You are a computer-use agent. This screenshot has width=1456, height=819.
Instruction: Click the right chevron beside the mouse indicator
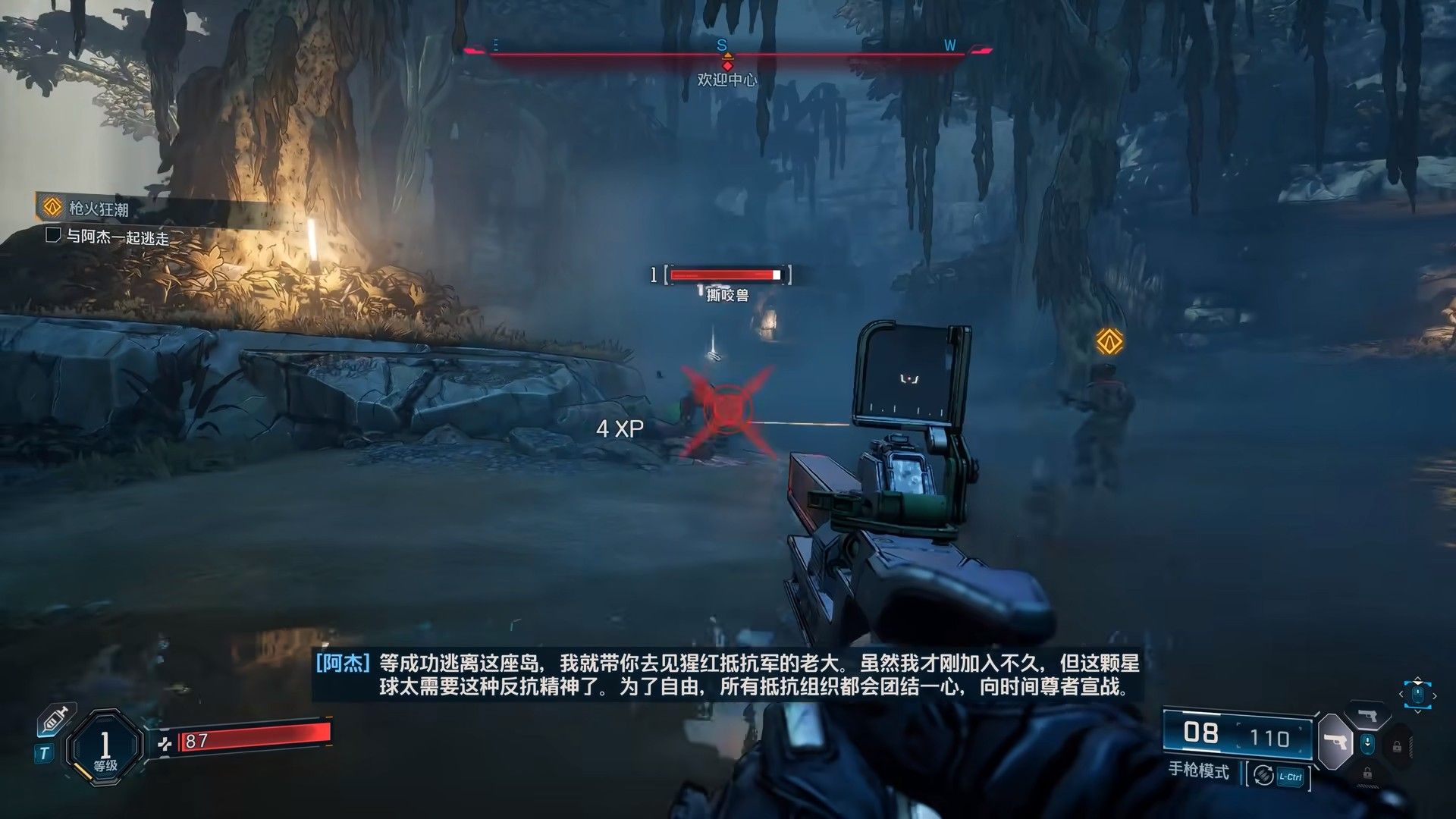click(1435, 695)
